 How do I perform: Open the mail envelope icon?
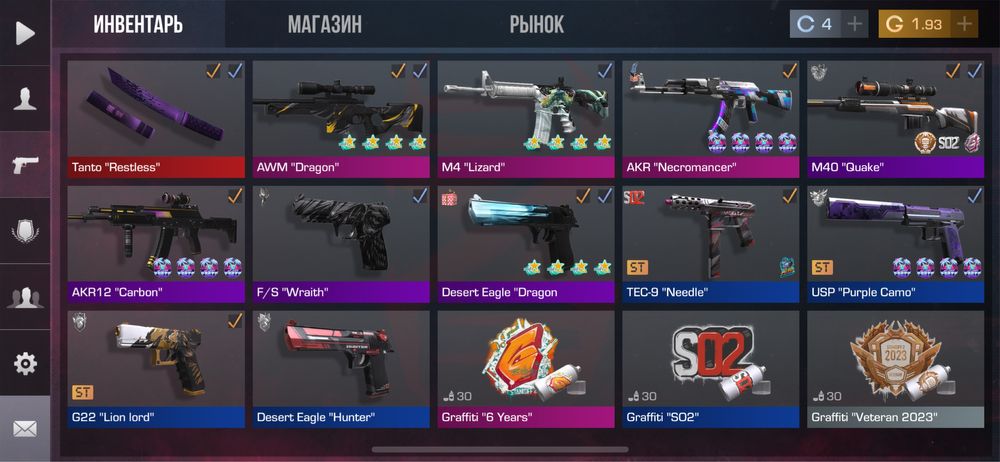click(x=25, y=428)
